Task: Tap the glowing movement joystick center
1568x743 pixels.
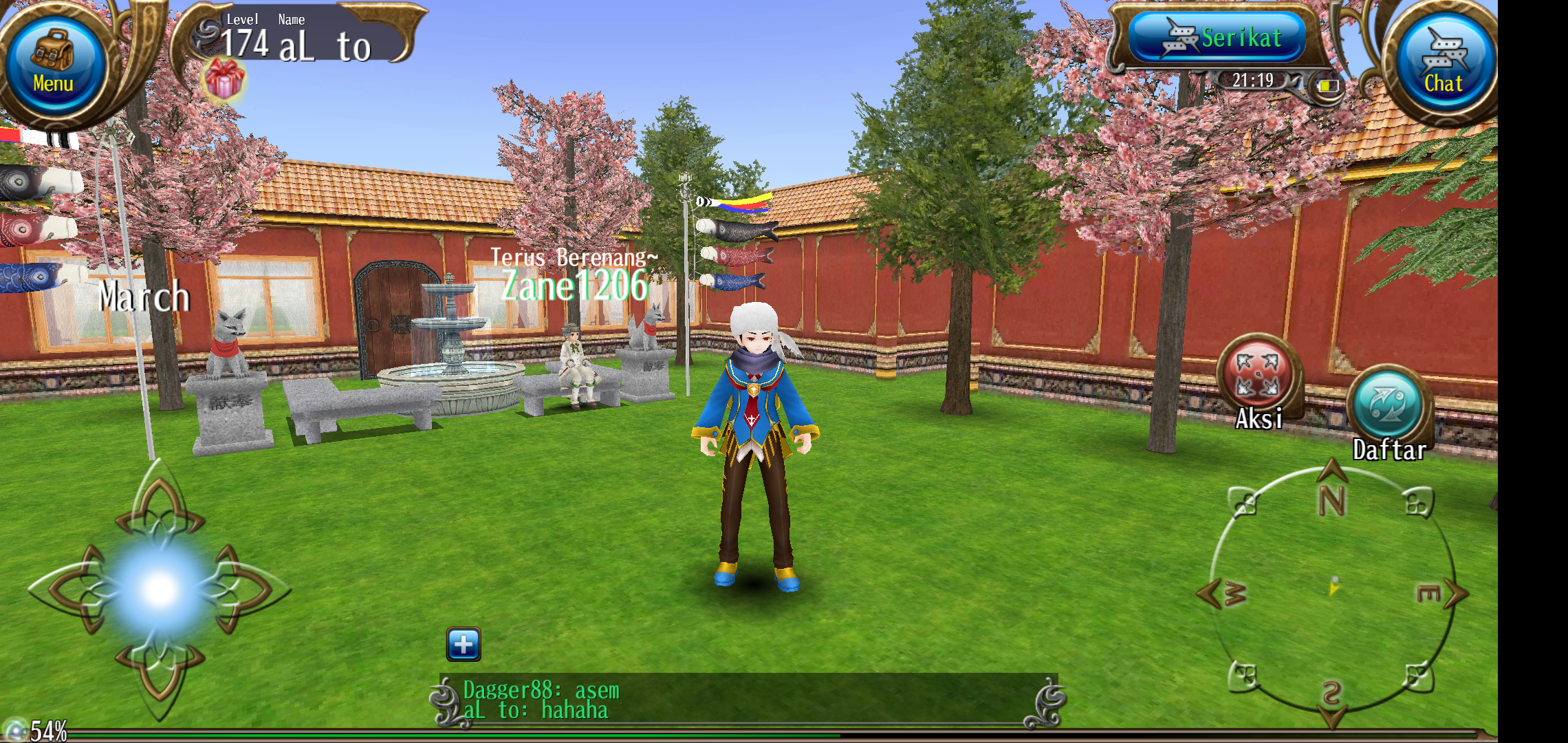Action: 160,589
